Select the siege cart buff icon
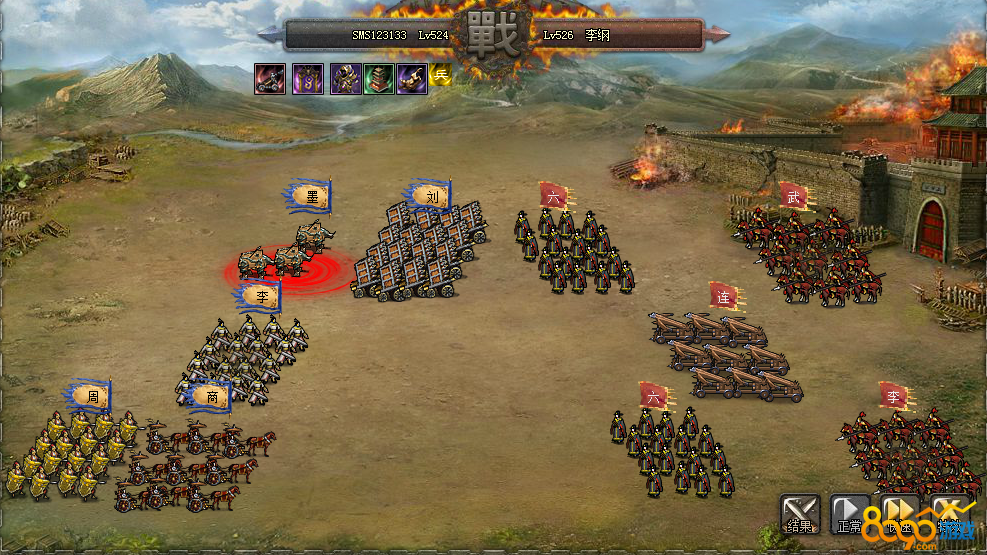 click(x=270, y=78)
